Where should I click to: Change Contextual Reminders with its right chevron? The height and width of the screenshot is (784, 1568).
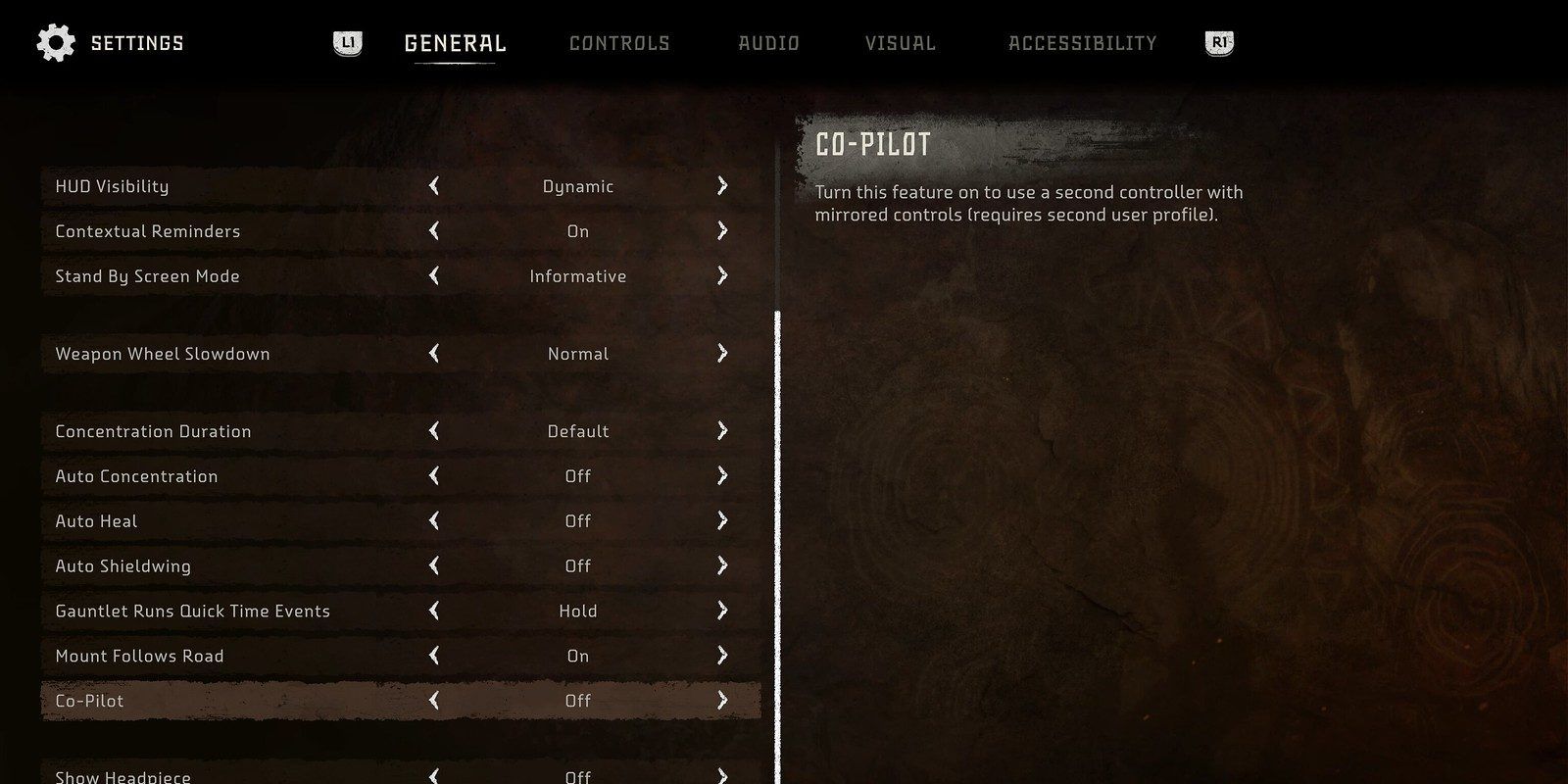click(722, 230)
